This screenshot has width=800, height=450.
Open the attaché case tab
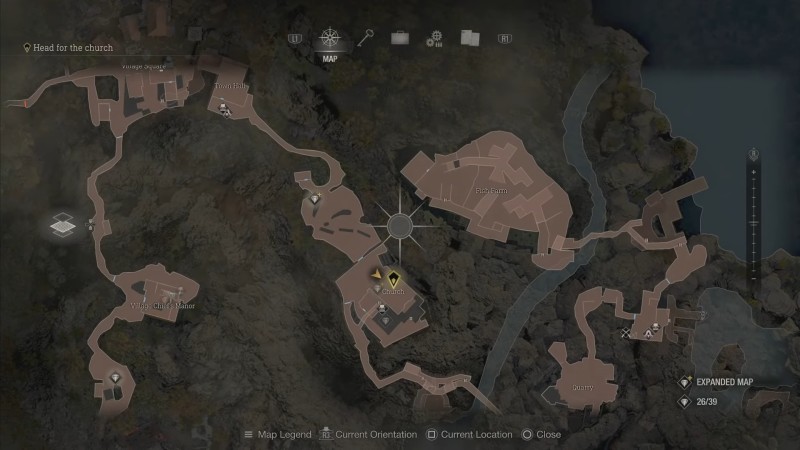coord(400,38)
